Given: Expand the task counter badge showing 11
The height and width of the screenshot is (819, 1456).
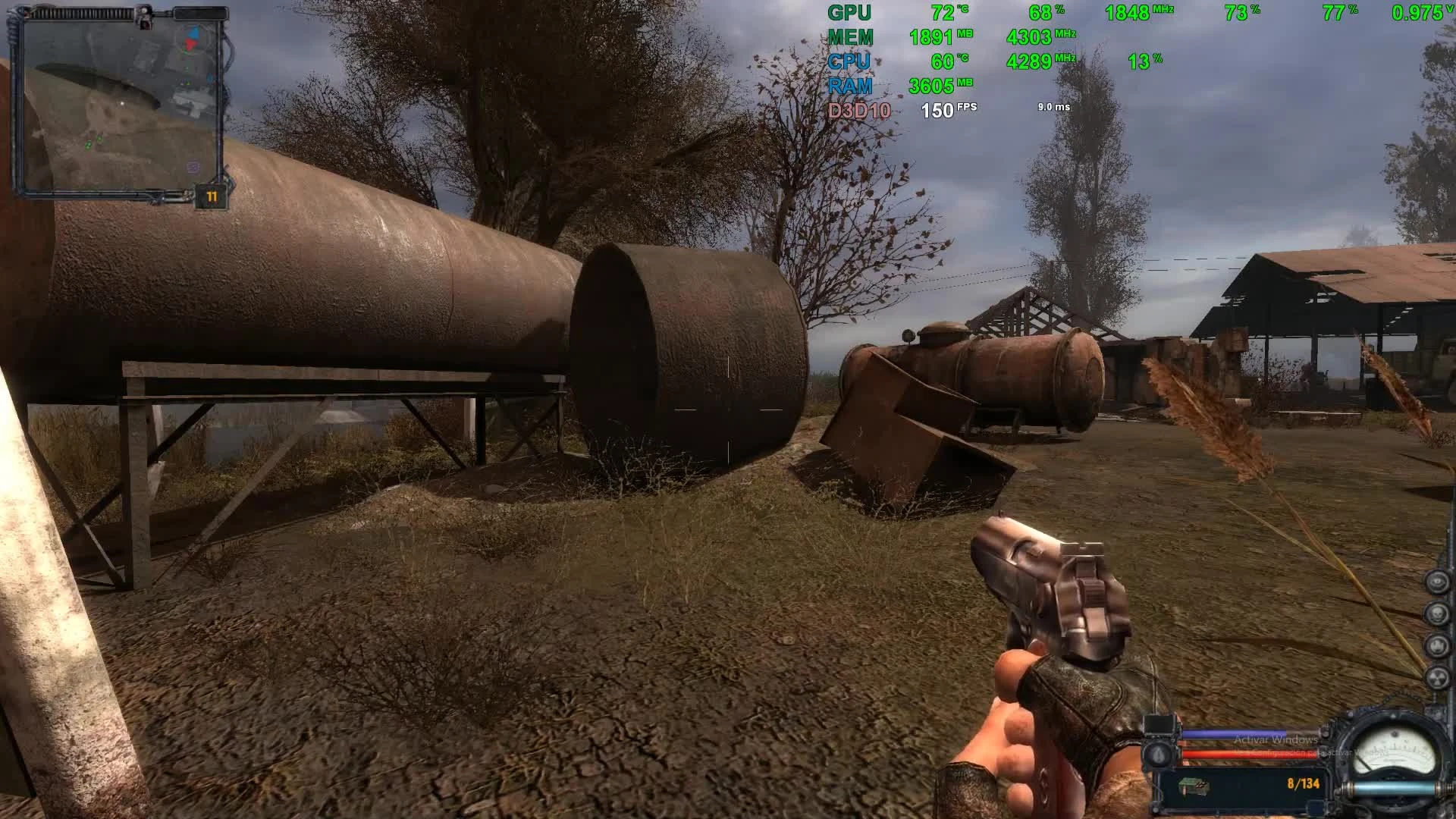Looking at the screenshot, I should pyautogui.click(x=211, y=195).
